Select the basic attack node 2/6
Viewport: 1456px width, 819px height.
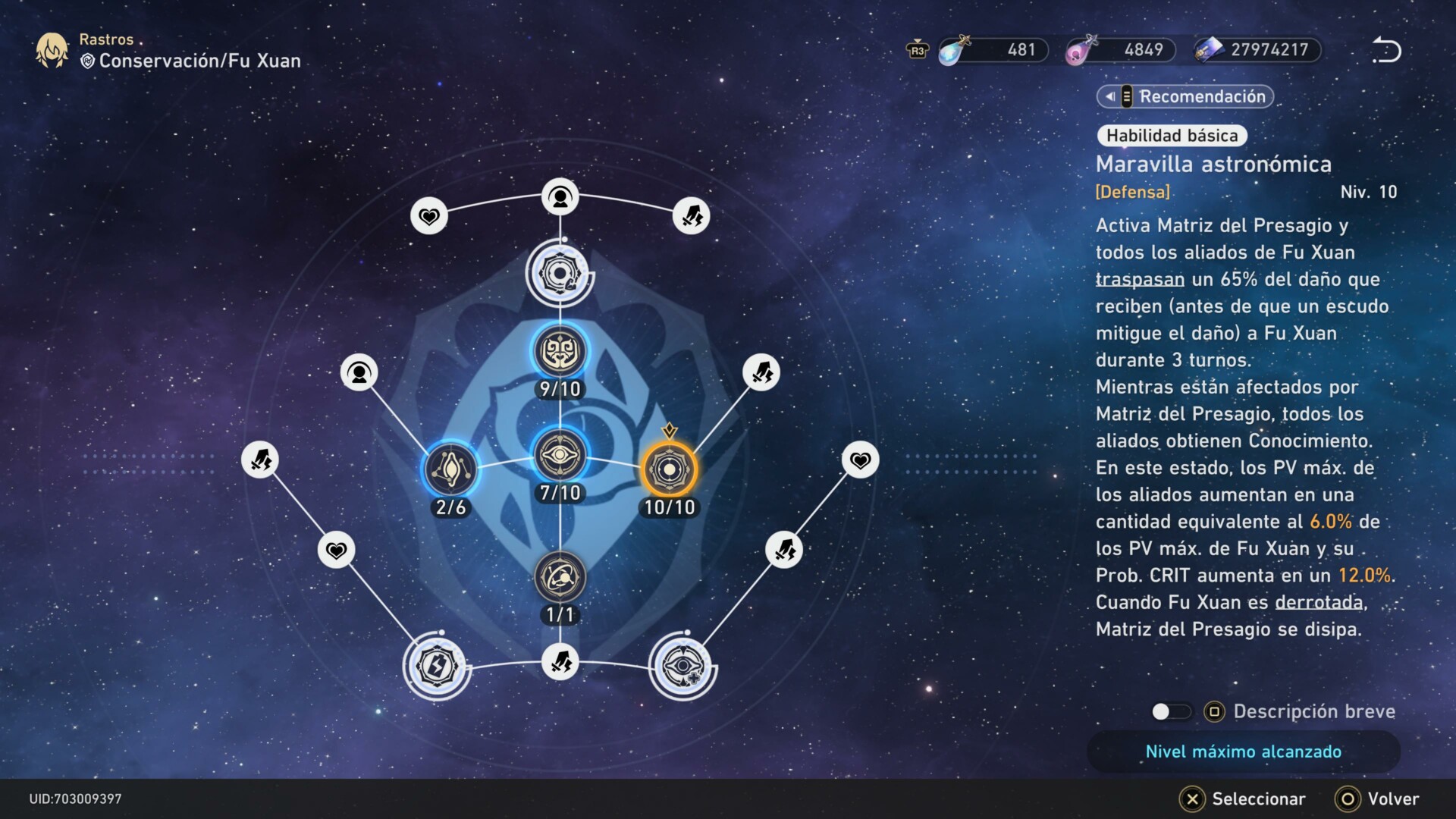pyautogui.click(x=450, y=470)
